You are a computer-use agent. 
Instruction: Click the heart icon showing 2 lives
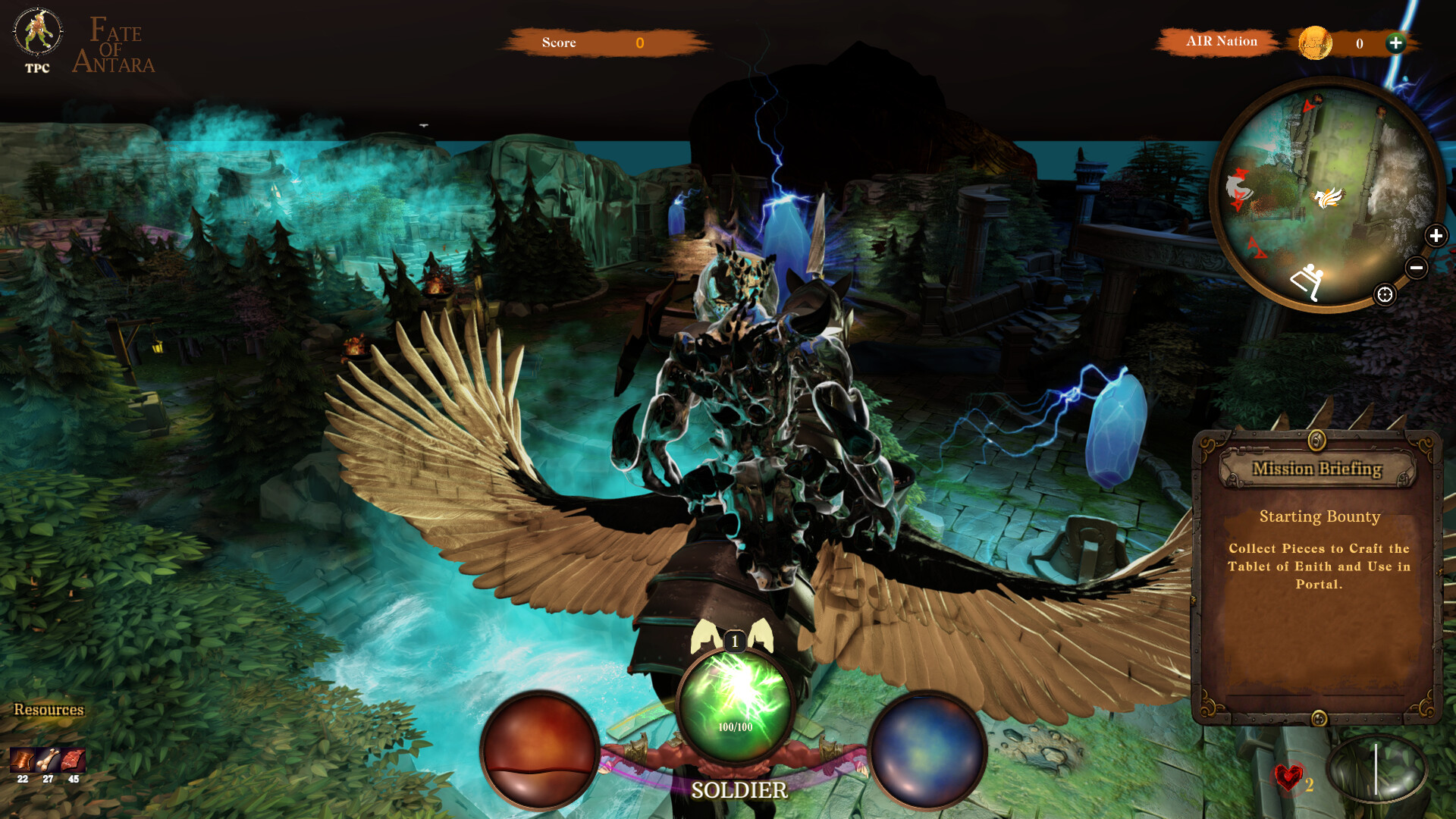click(1288, 777)
